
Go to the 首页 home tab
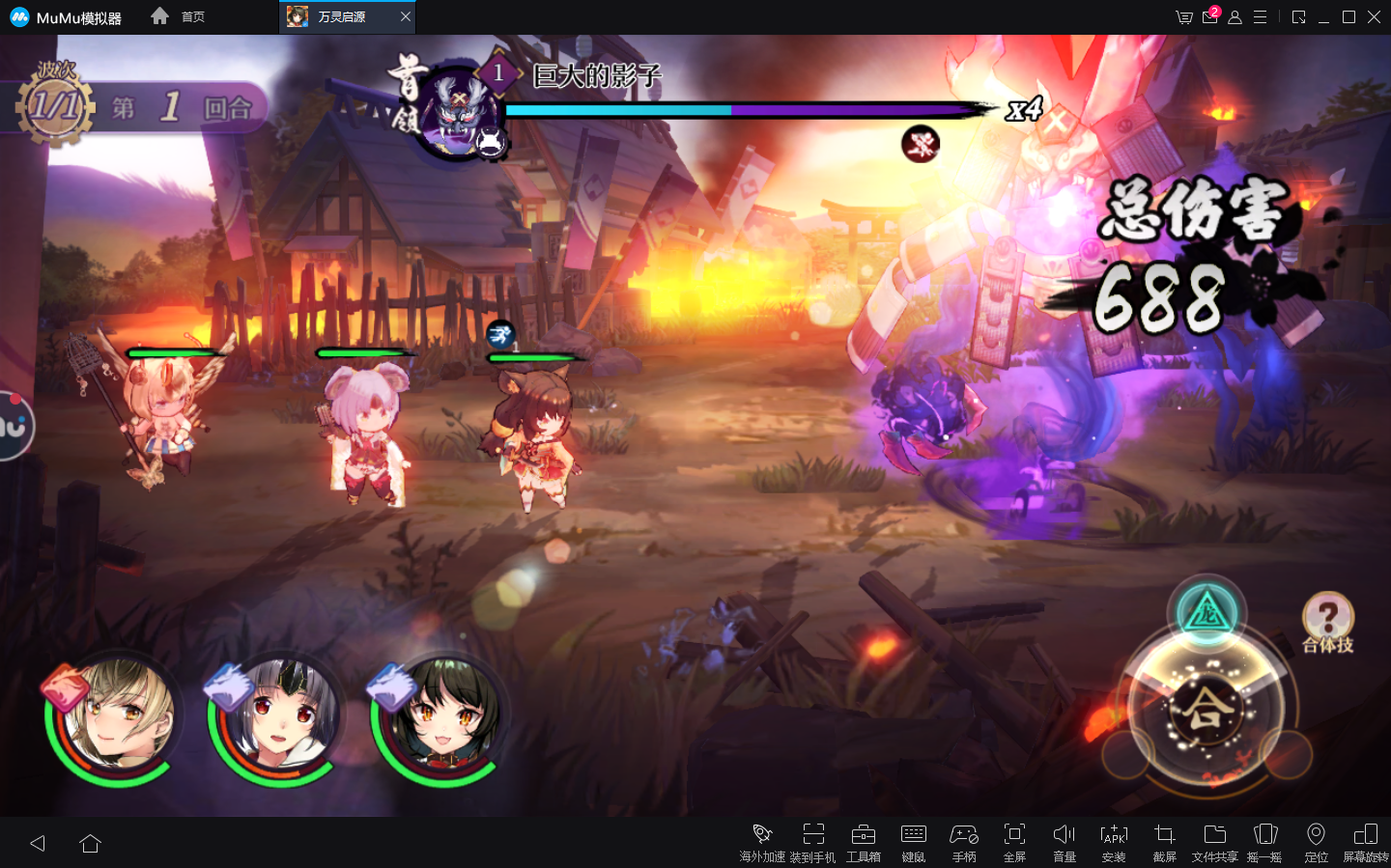(x=179, y=16)
